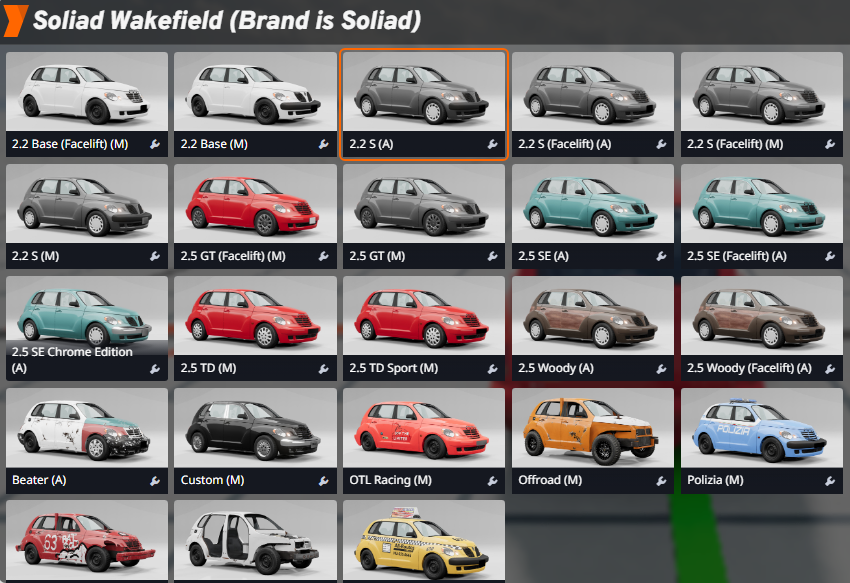Pick the 2.5 TD Sport (M) variant
Image resolution: width=850 pixels, height=583 pixels.
pos(424,319)
